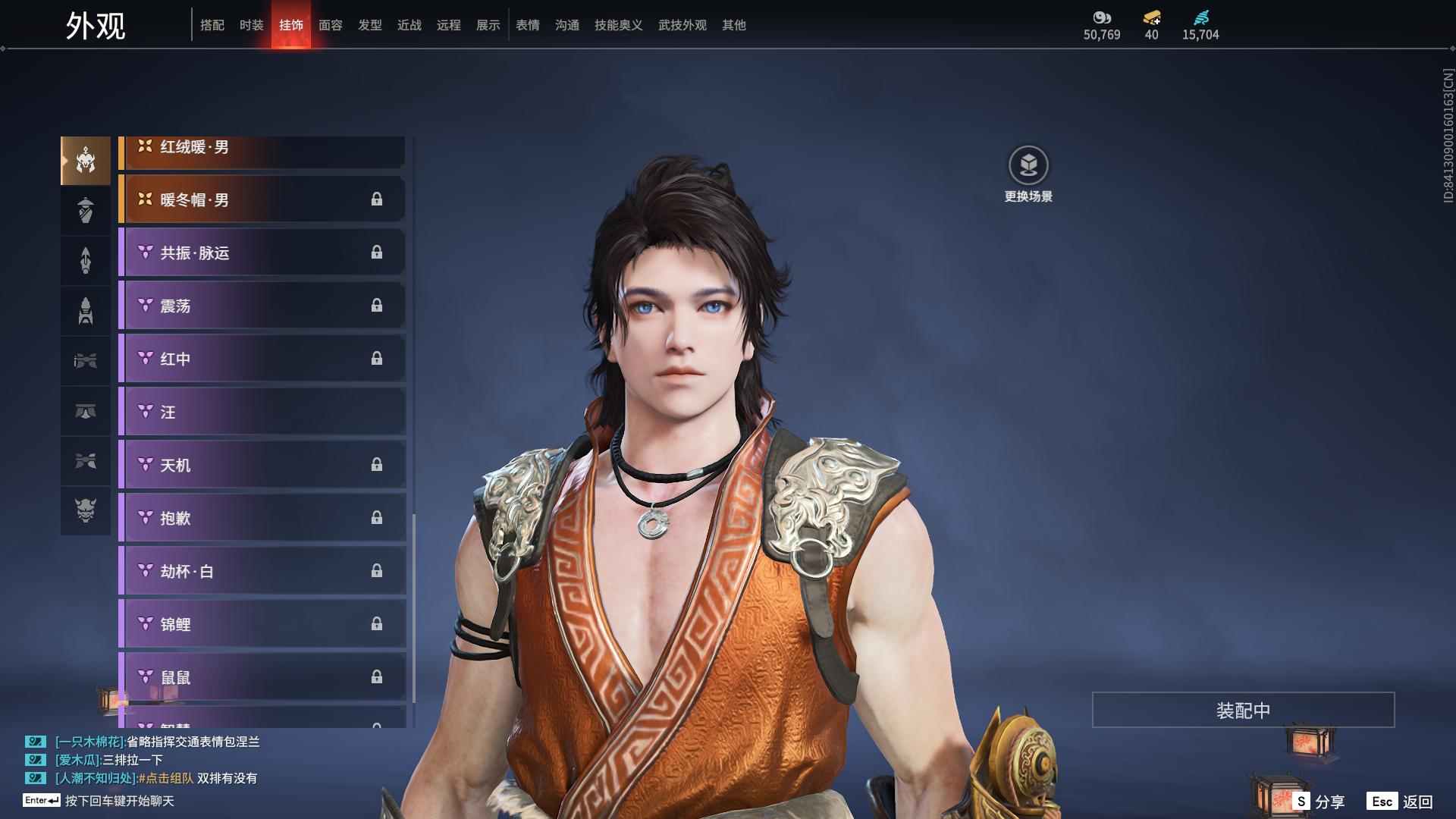Screen dimensions: 1456x819
Task: Select the 锦鲤 accessory entry
Action: coord(262,624)
